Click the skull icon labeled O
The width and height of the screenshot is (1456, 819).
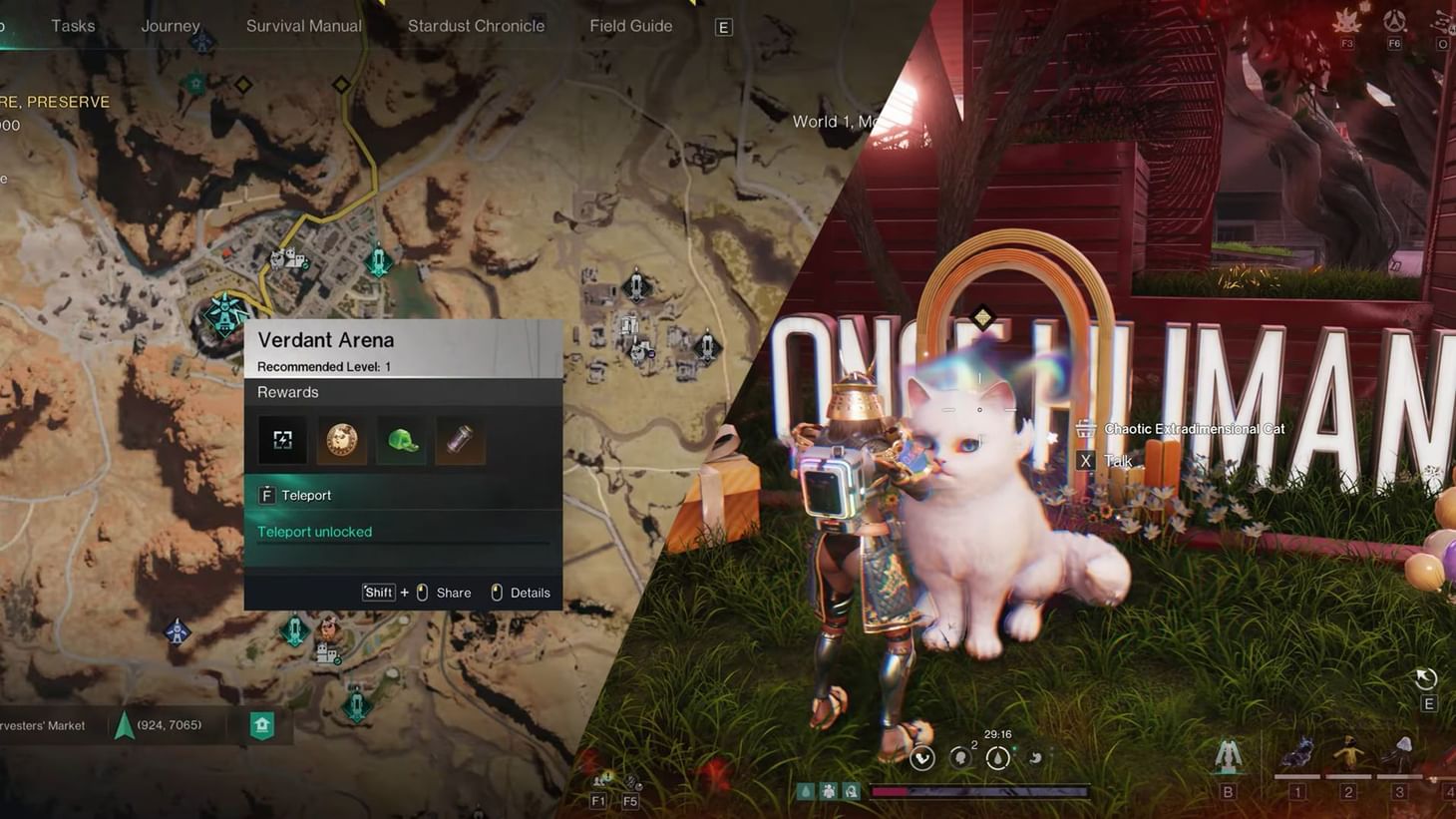(1441, 22)
